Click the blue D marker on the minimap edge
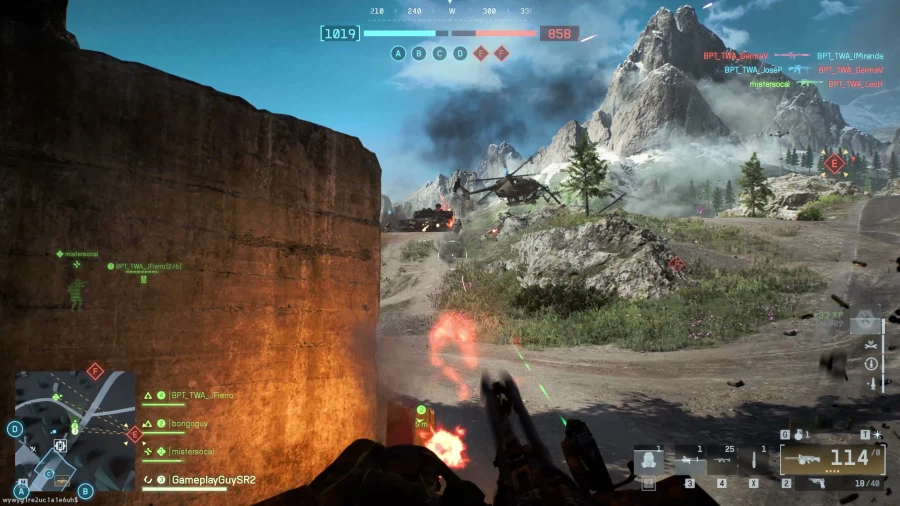900x506 pixels. (x=15, y=428)
